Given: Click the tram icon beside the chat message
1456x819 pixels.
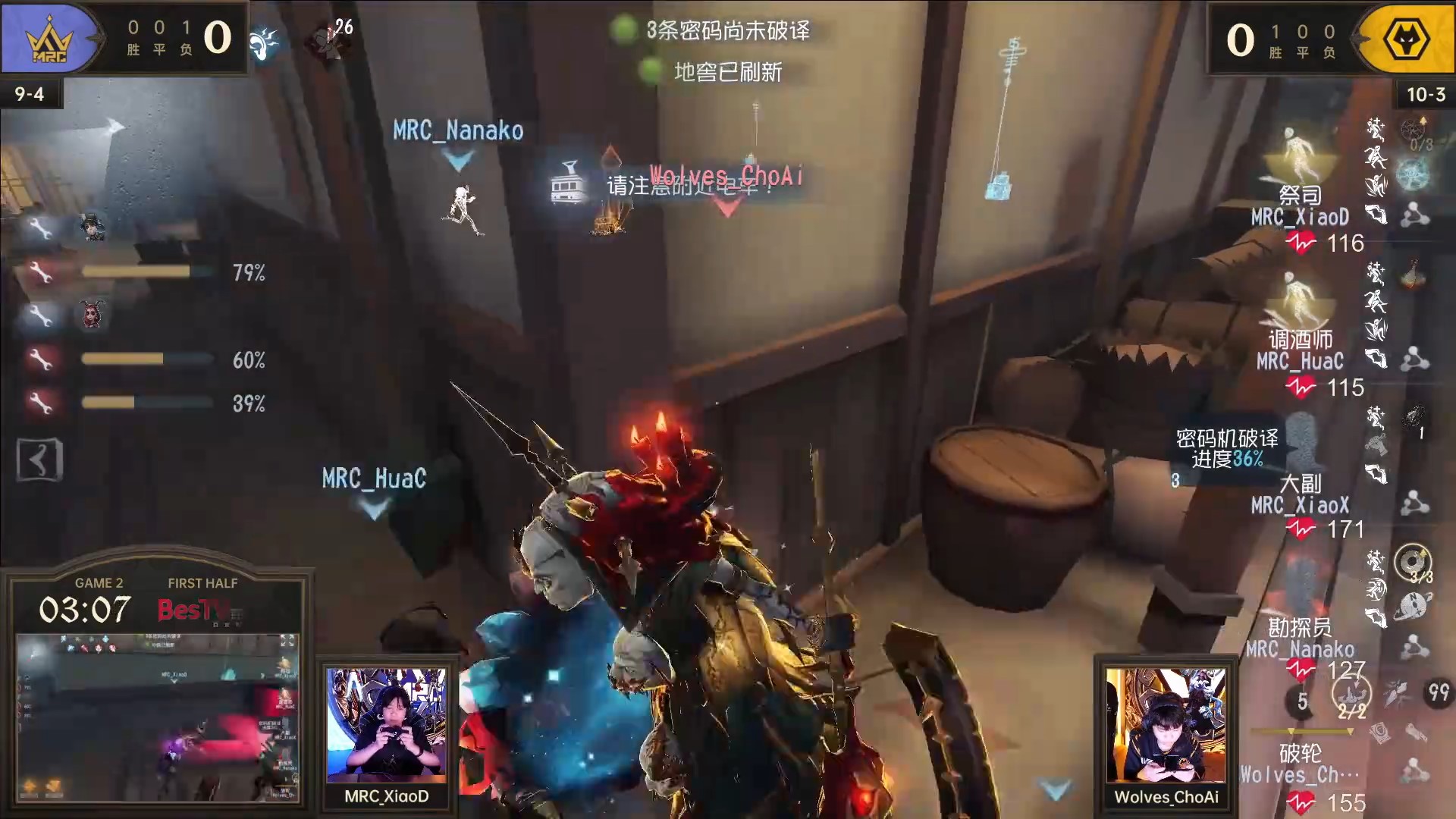Looking at the screenshot, I should click(x=569, y=182).
